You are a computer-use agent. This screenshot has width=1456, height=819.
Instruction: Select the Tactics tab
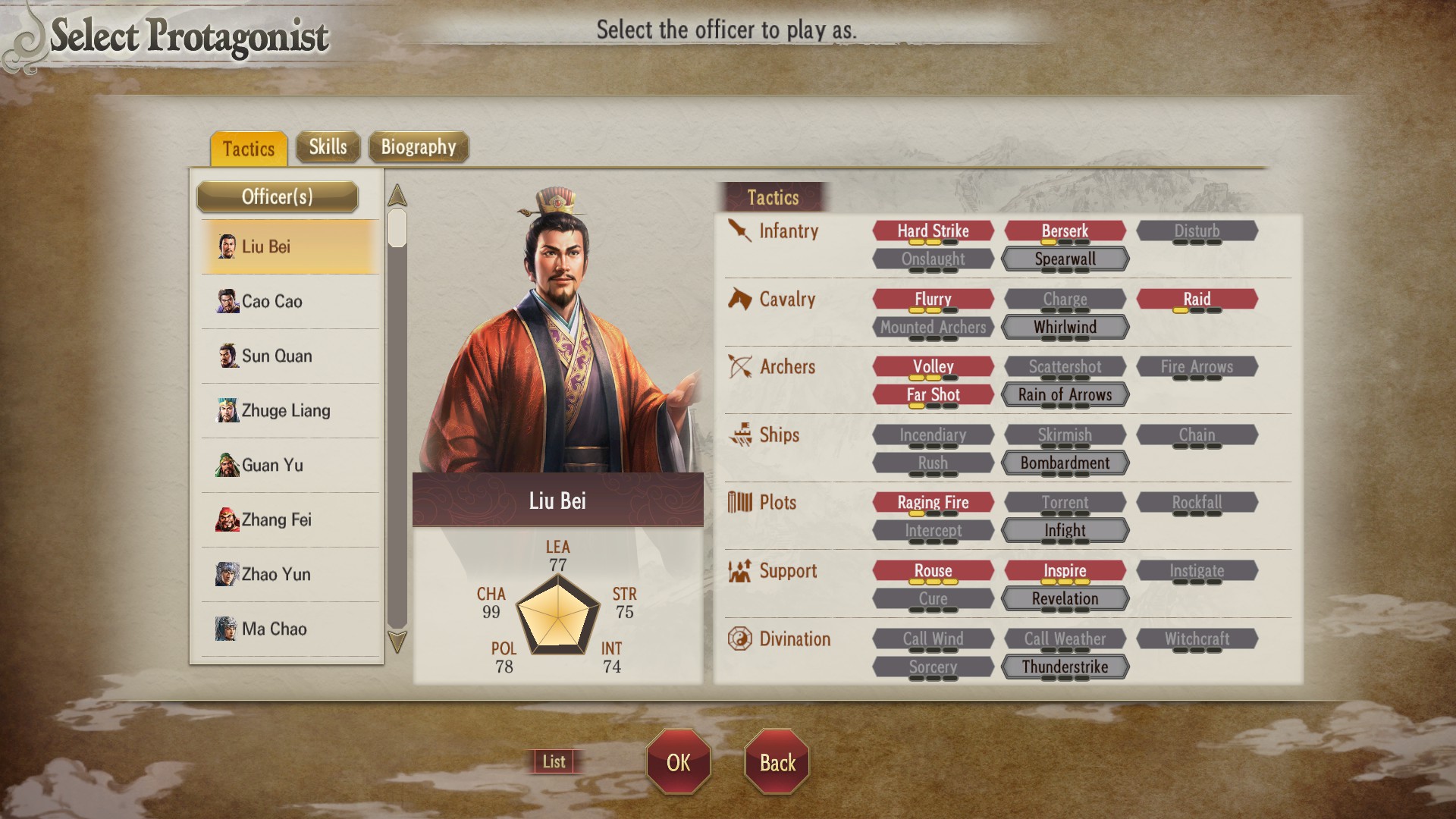coord(249,149)
